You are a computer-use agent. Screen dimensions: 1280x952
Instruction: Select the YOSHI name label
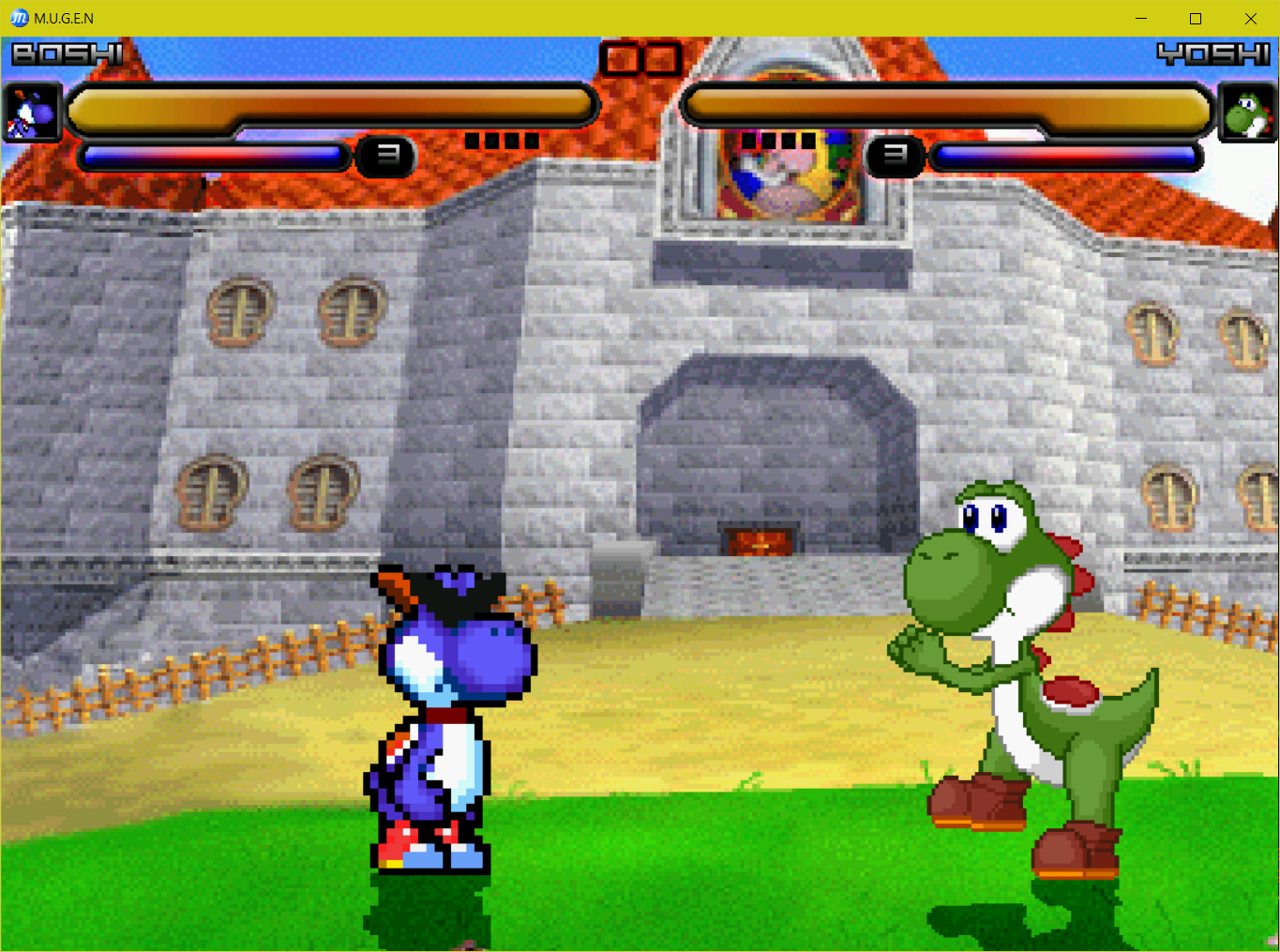pyautogui.click(x=1214, y=54)
